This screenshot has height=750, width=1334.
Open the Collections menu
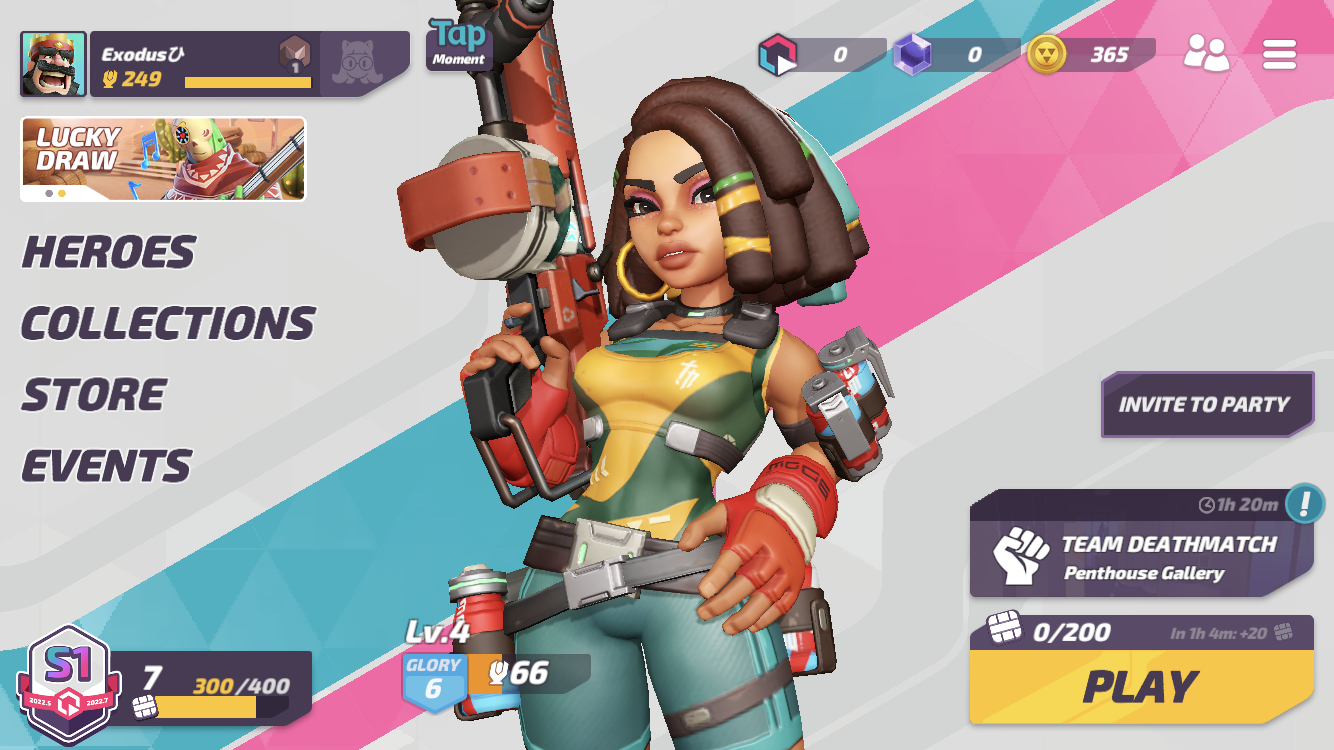168,323
